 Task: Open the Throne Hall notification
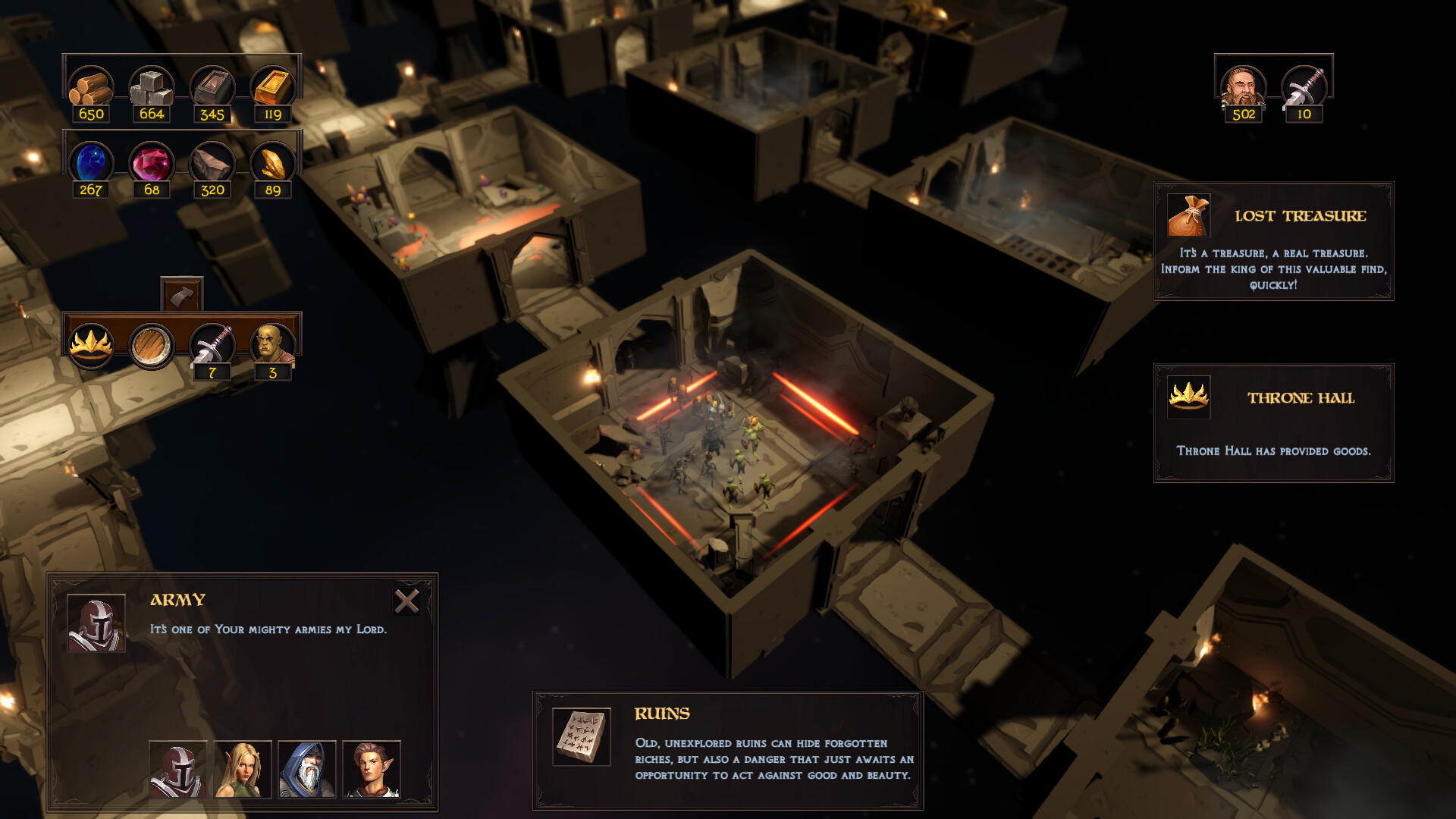pos(1273,422)
